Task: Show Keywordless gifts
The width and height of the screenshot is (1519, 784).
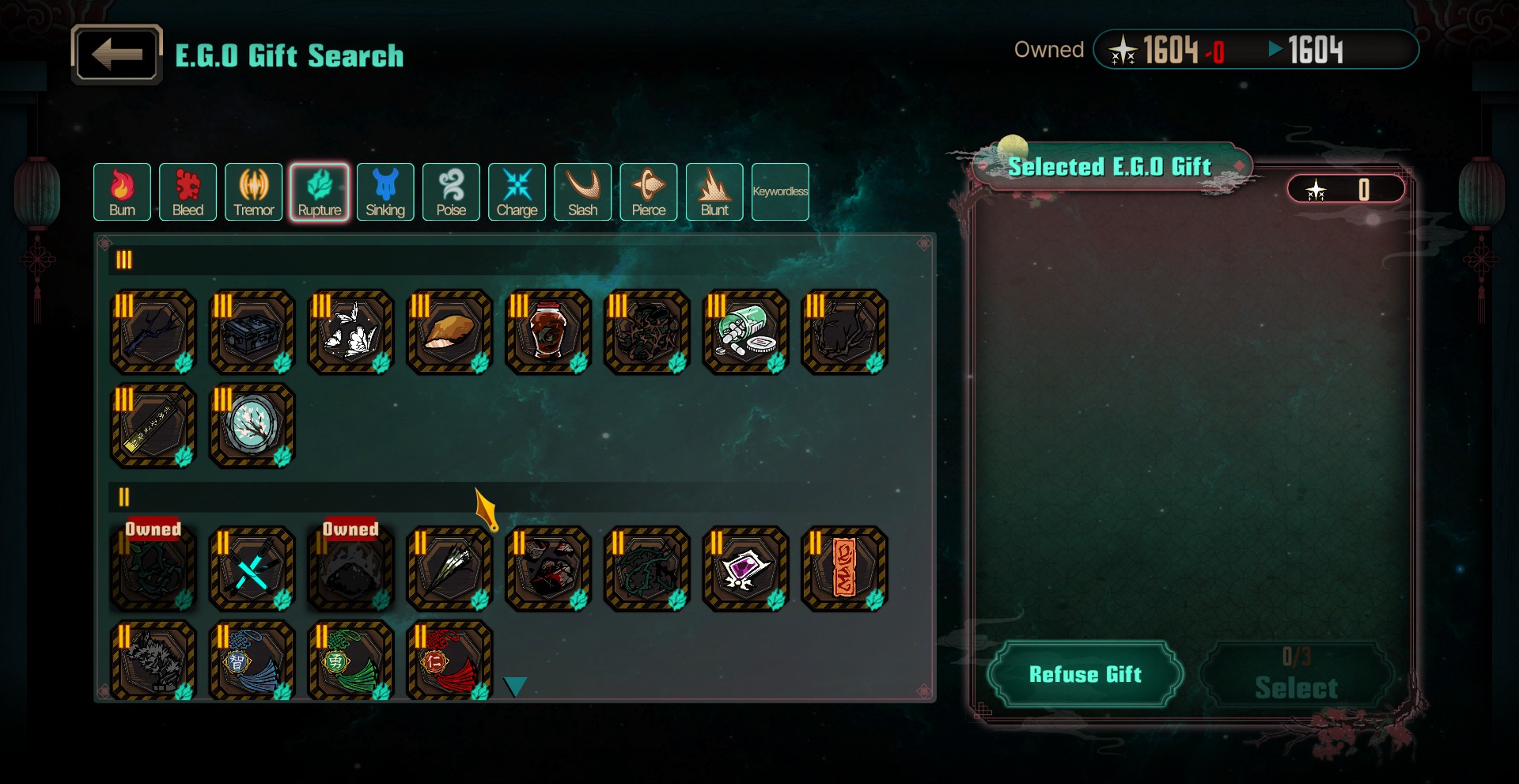Action: (780, 191)
